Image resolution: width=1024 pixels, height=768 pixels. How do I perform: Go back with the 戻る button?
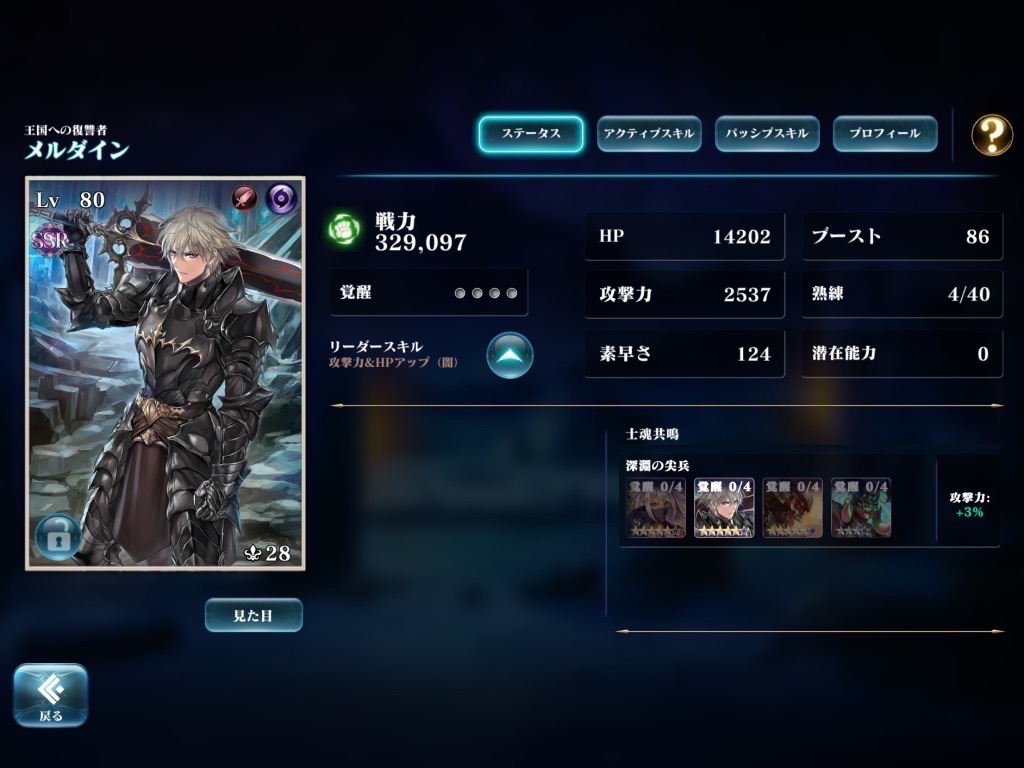(50, 694)
